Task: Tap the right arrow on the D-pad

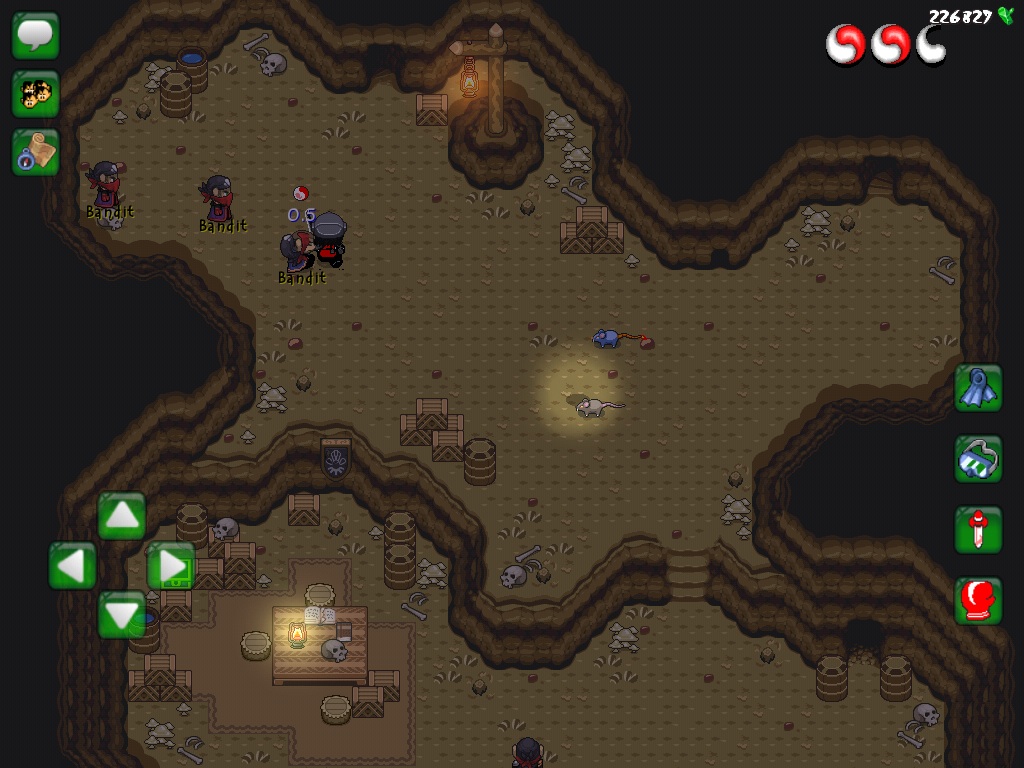Action: (x=171, y=566)
